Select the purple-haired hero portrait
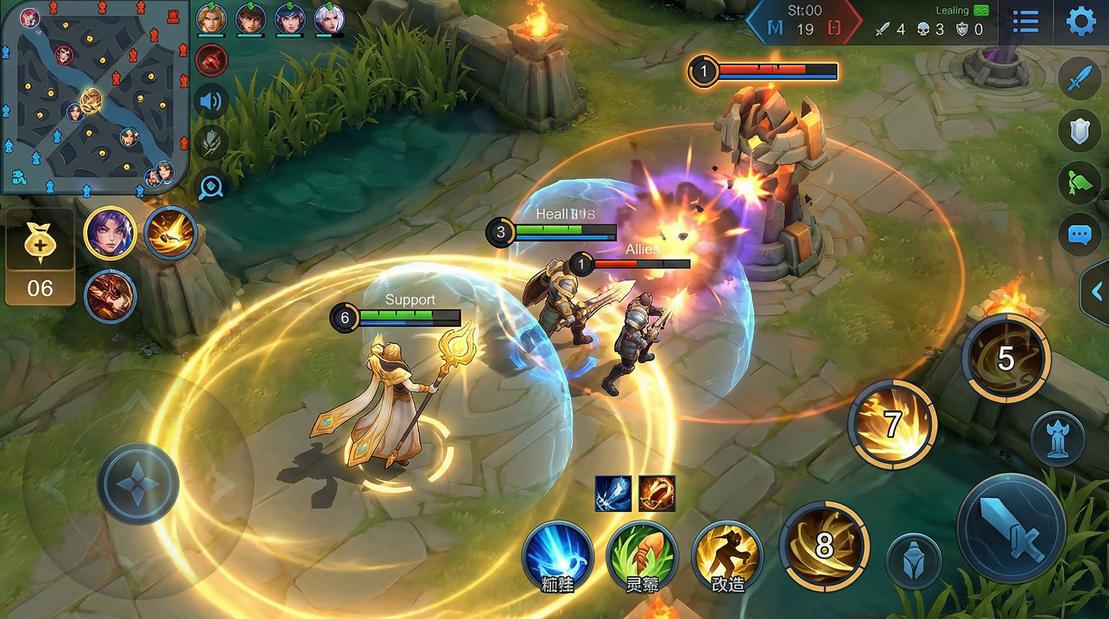Viewport: 1109px width, 619px height. pyautogui.click(x=110, y=233)
